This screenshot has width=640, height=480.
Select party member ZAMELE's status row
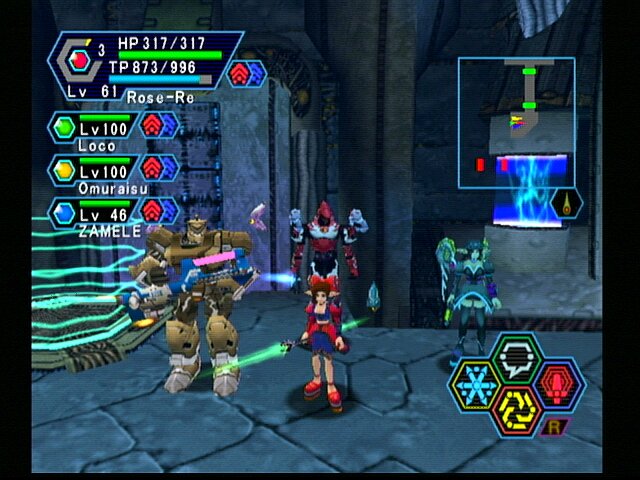pyautogui.click(x=113, y=212)
